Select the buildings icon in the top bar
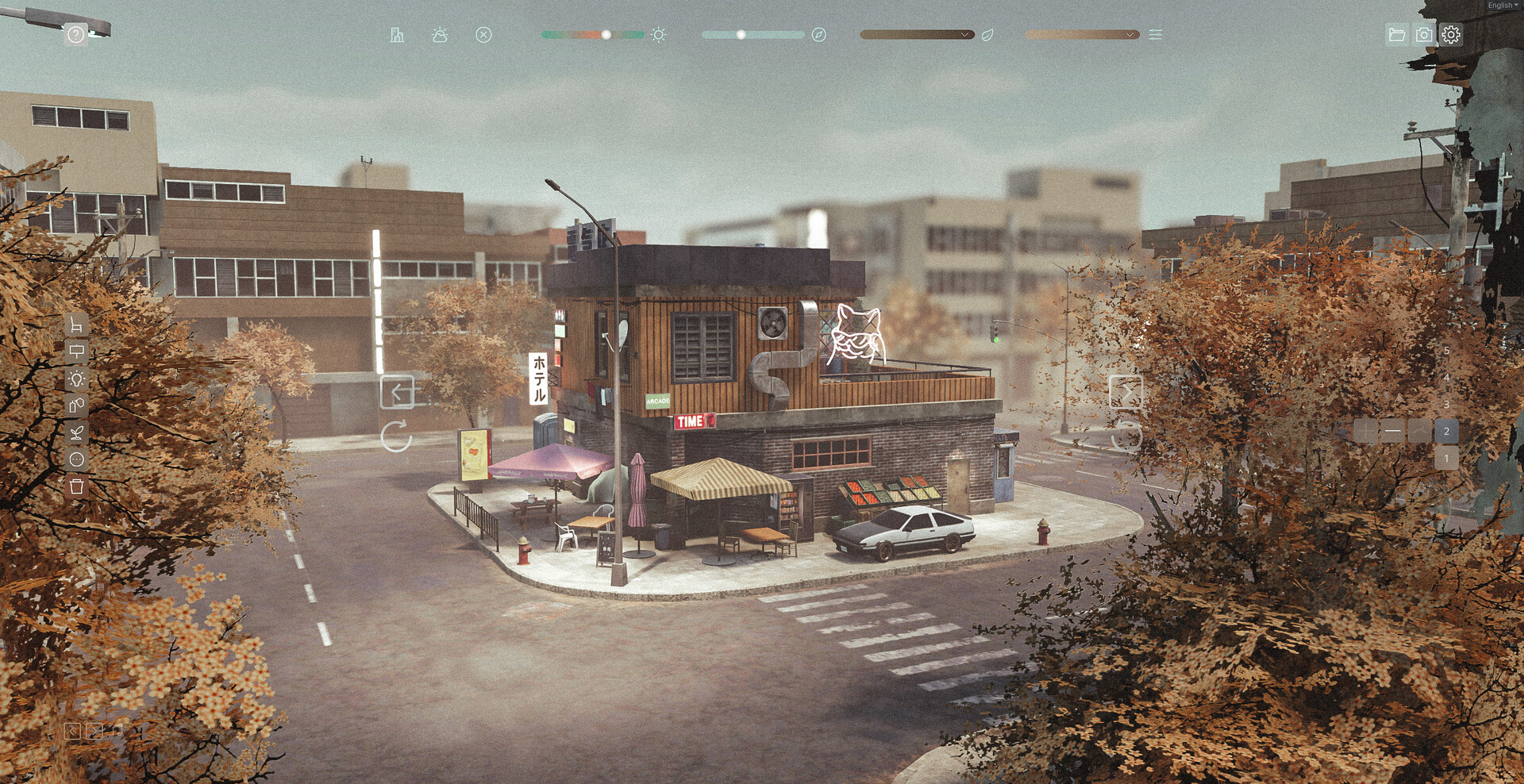The width and height of the screenshot is (1524, 784). click(397, 35)
